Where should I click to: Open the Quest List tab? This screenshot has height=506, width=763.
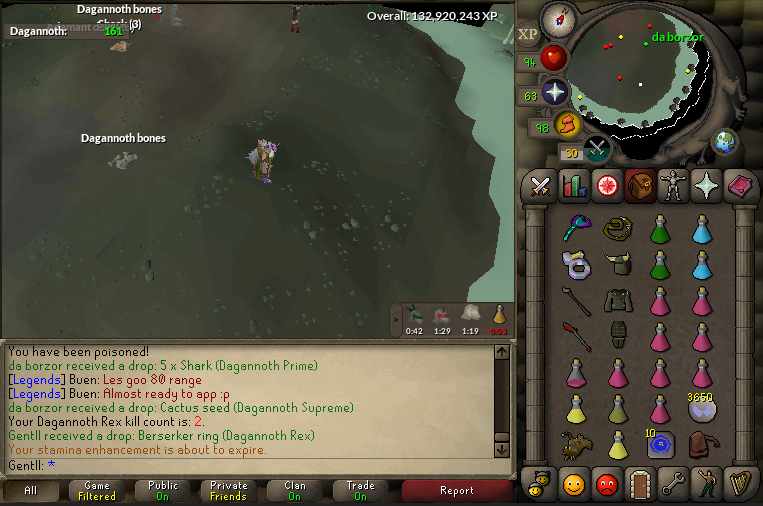tap(607, 186)
